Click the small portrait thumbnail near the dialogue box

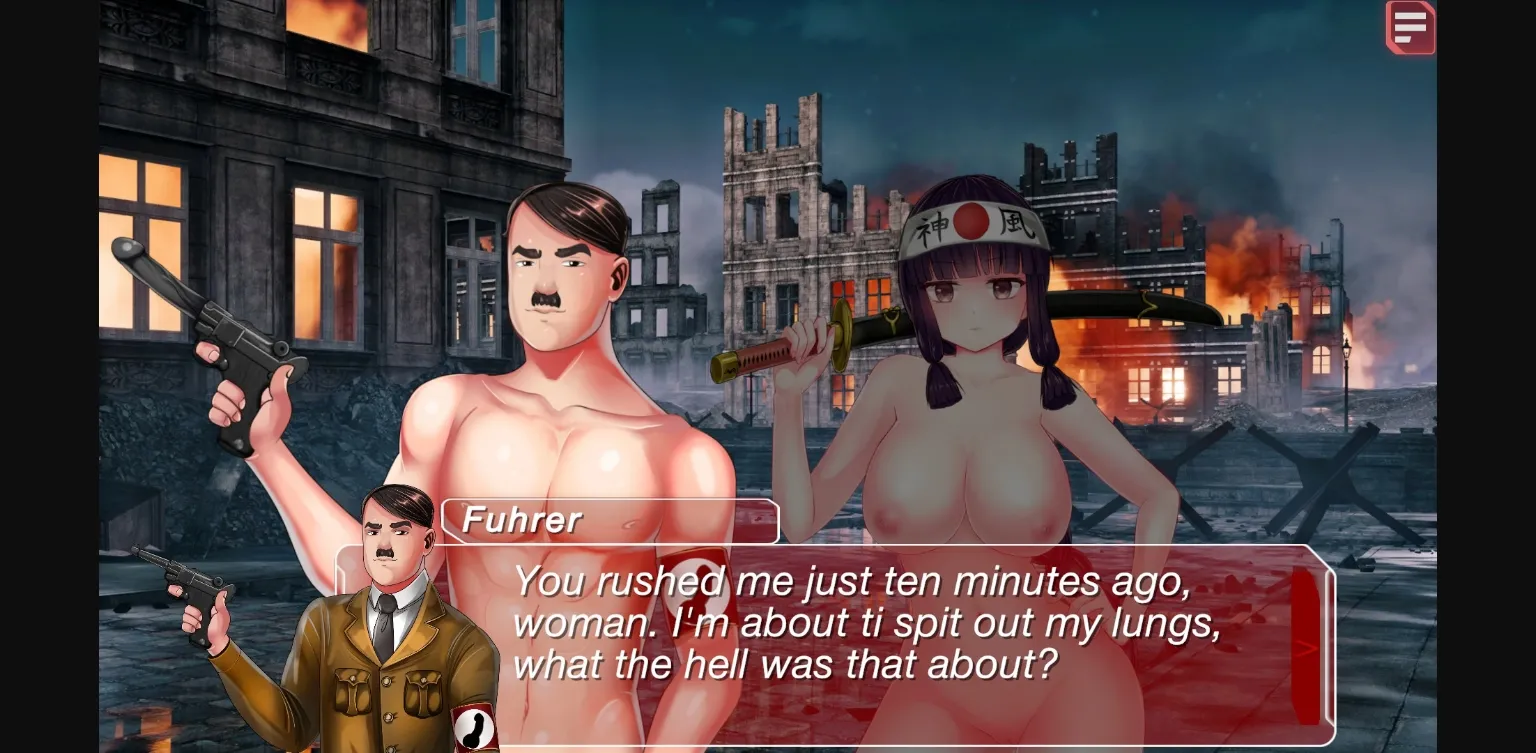coord(398,610)
